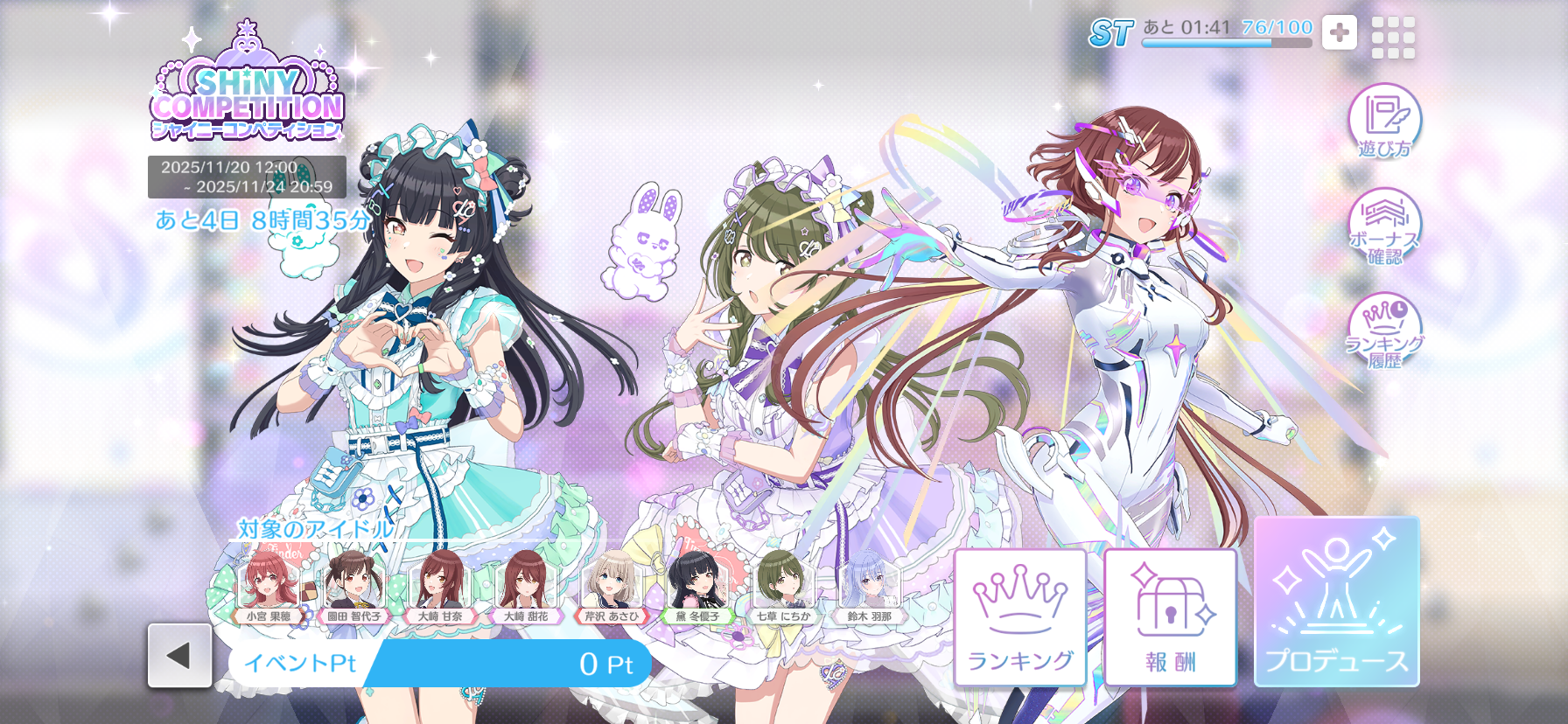
Task: Choose idol portrait 大崎 甜花
Action: coord(525,586)
